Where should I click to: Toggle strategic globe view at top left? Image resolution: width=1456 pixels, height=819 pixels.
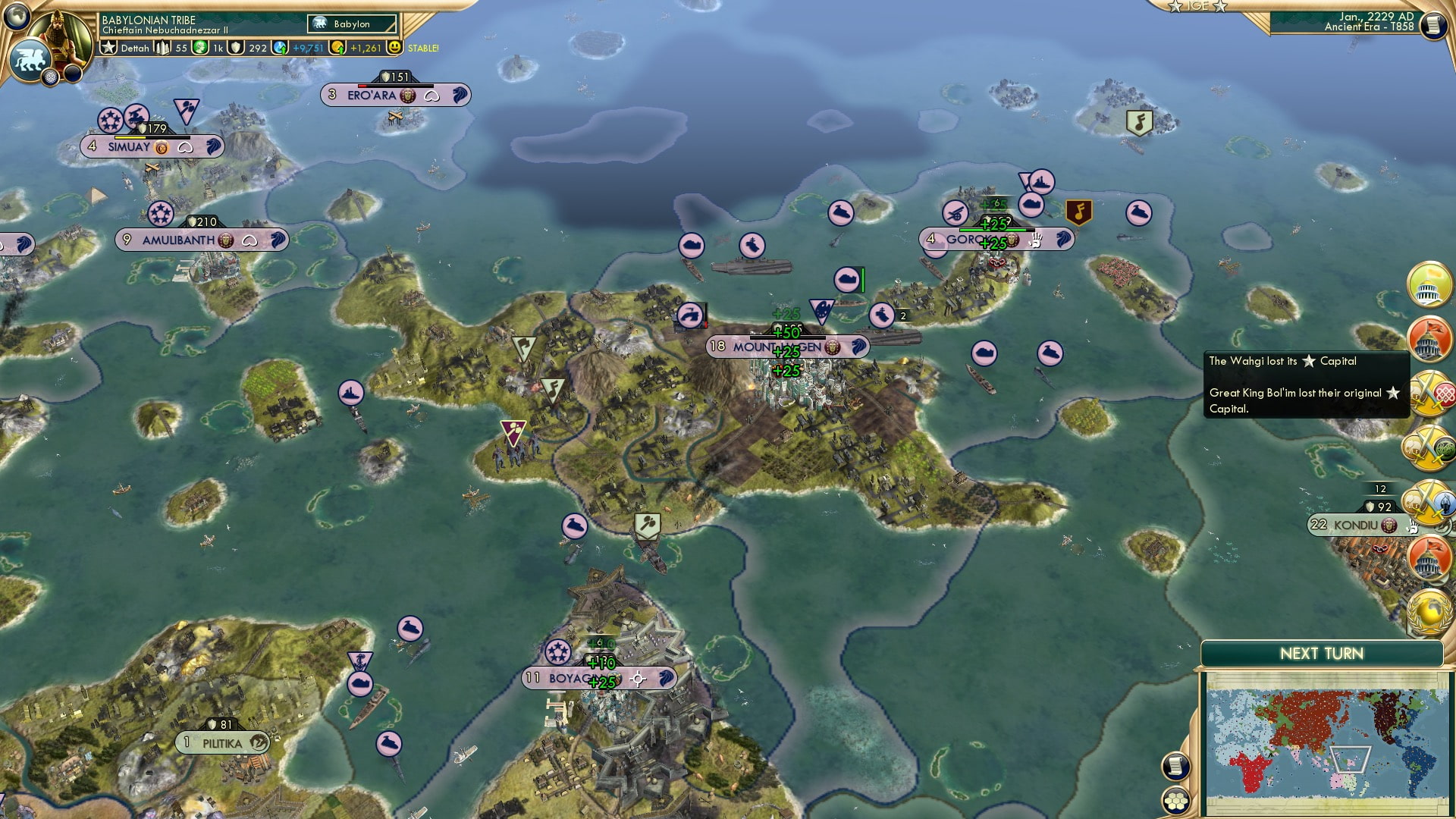[x=15, y=17]
